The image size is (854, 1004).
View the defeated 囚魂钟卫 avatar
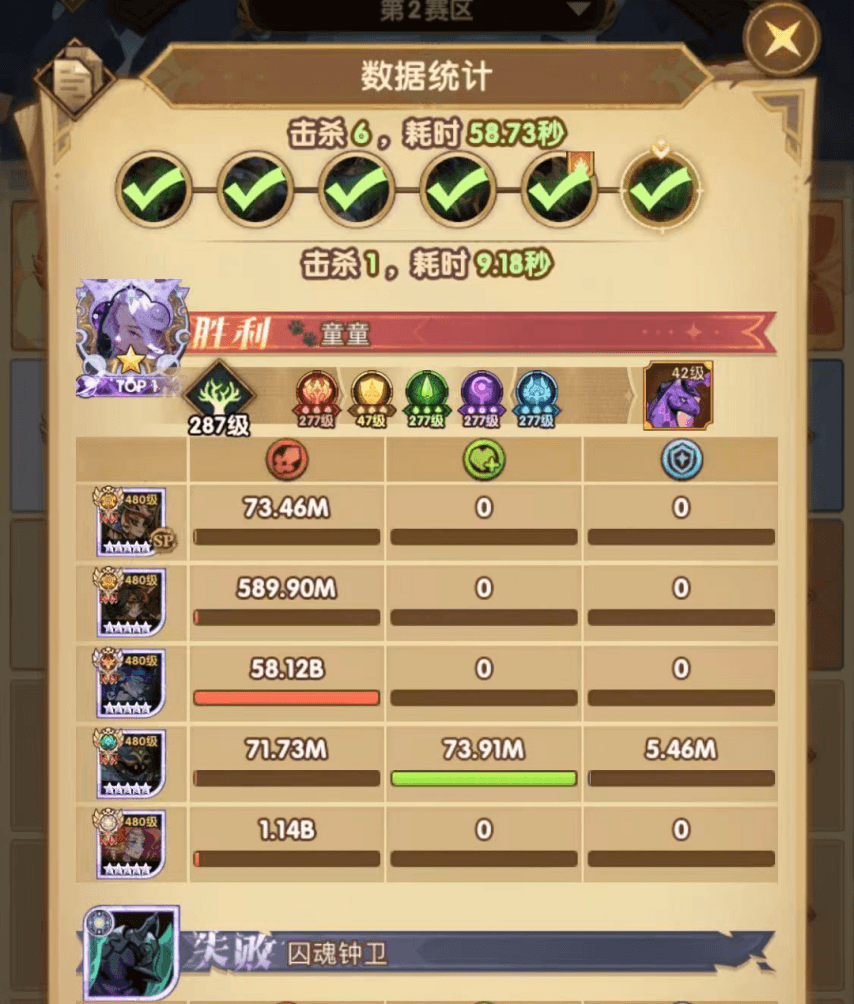tap(131, 954)
